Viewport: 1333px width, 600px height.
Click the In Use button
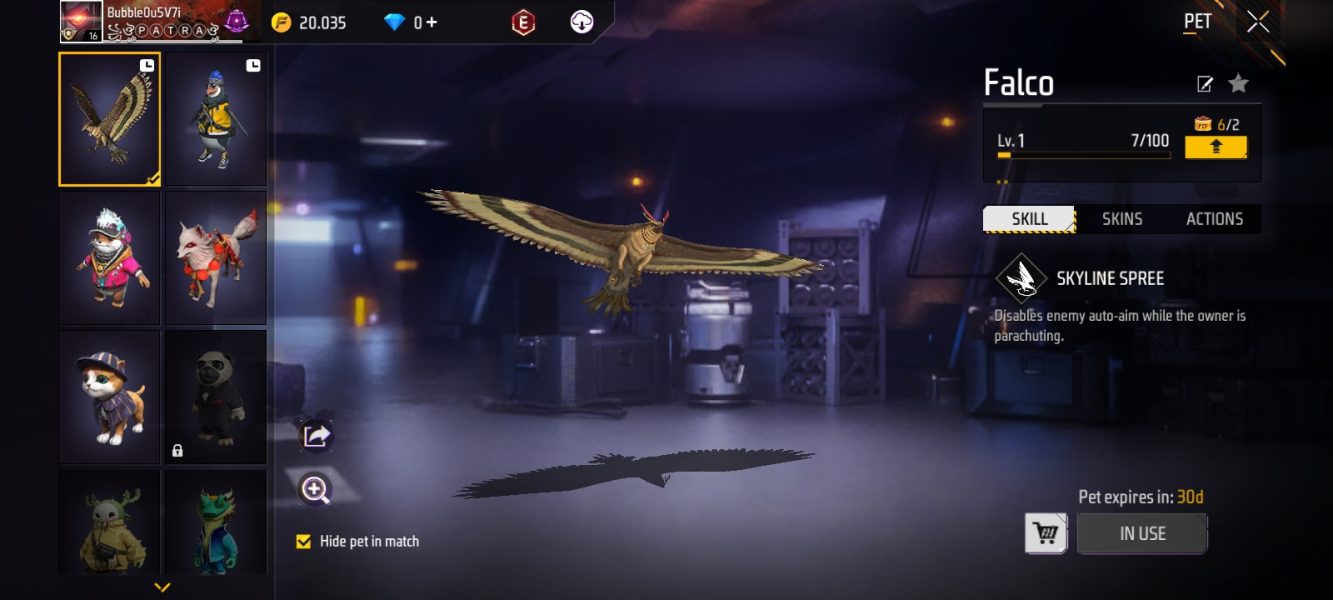pos(1142,534)
